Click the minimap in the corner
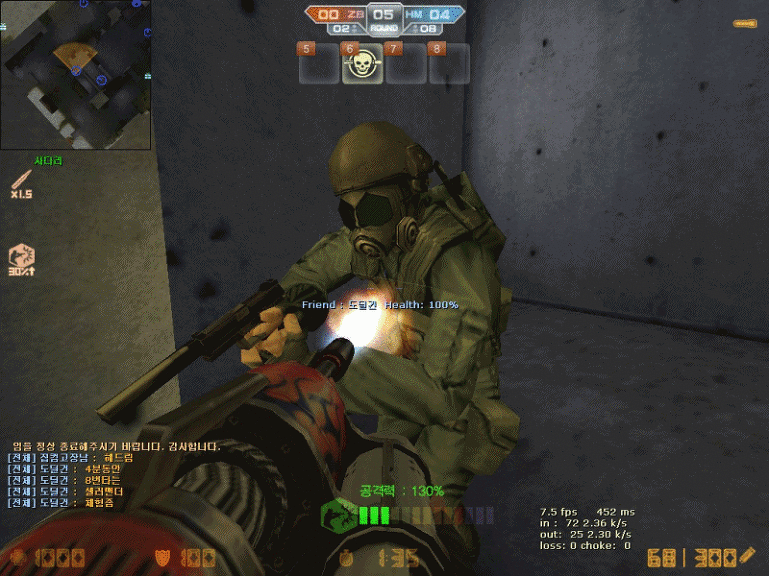Viewport: 769px width, 576px height. [x=76, y=75]
